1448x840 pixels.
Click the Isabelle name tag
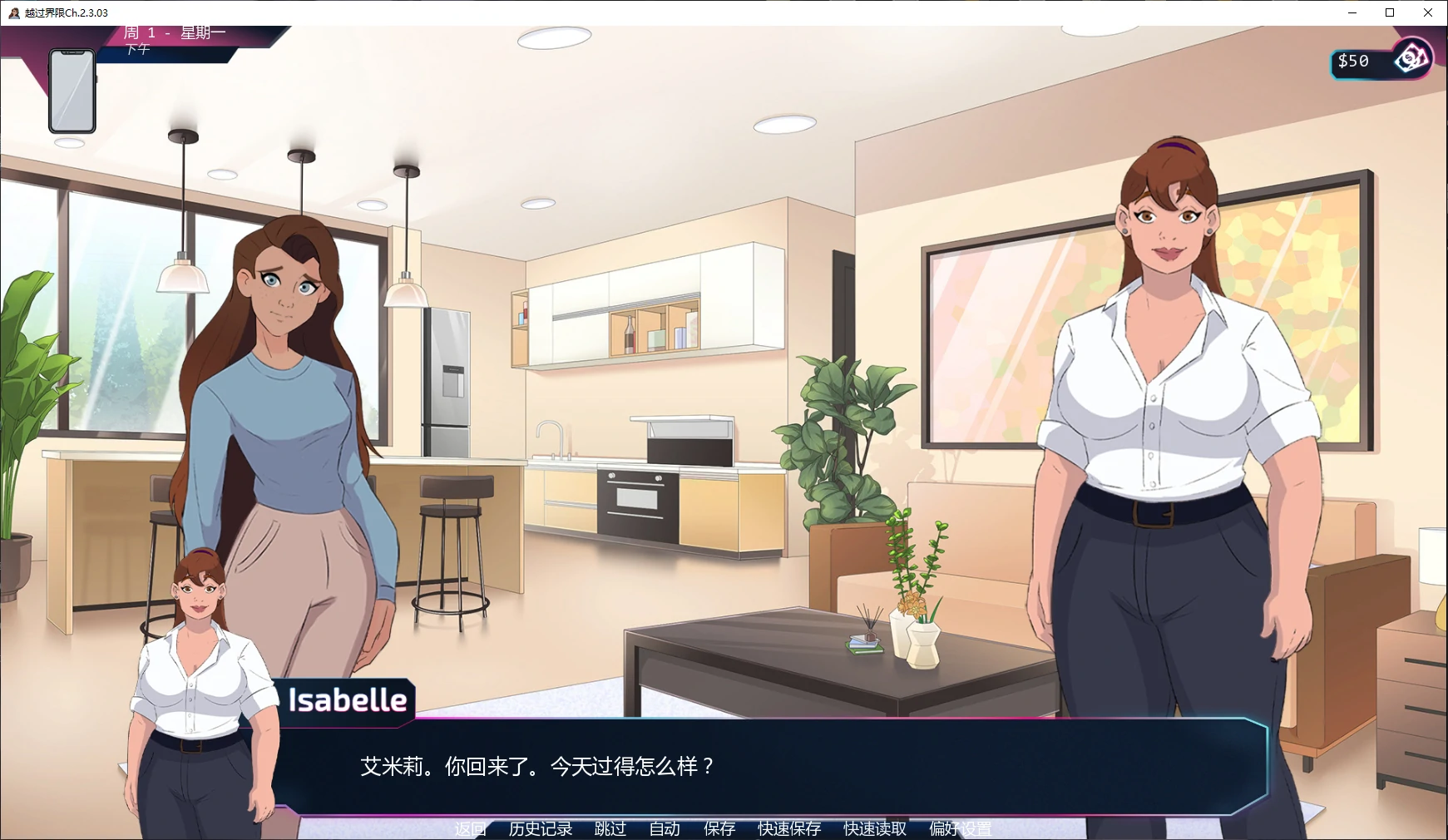[346, 701]
